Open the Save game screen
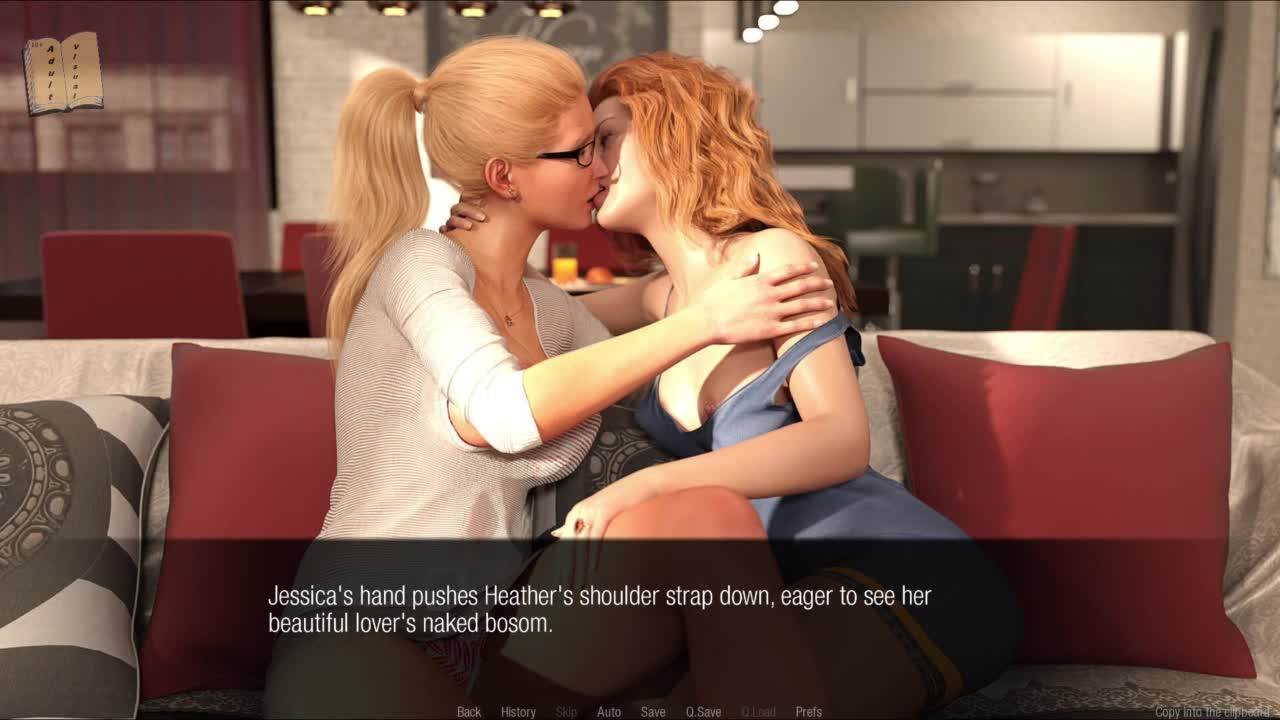 click(653, 712)
